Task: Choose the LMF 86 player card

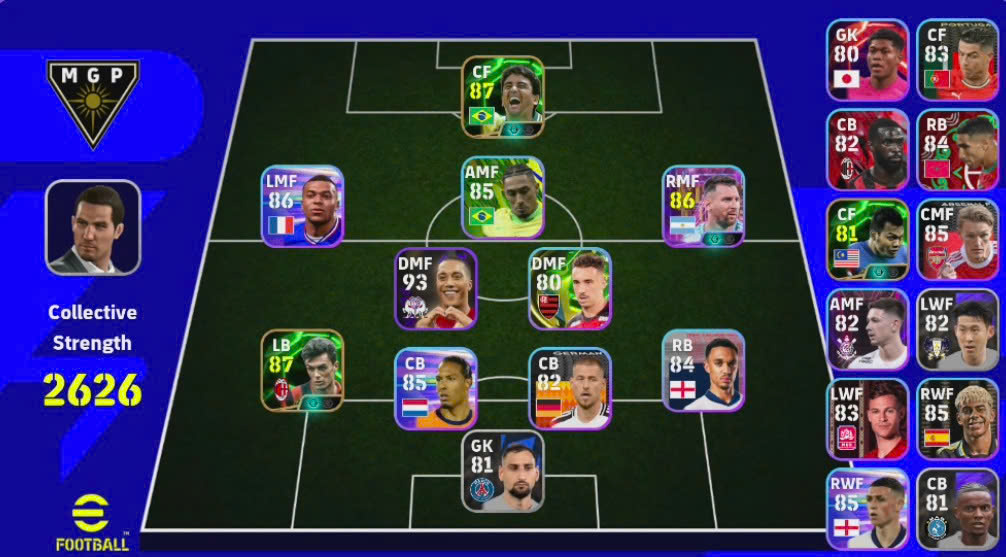Action: tap(302, 206)
